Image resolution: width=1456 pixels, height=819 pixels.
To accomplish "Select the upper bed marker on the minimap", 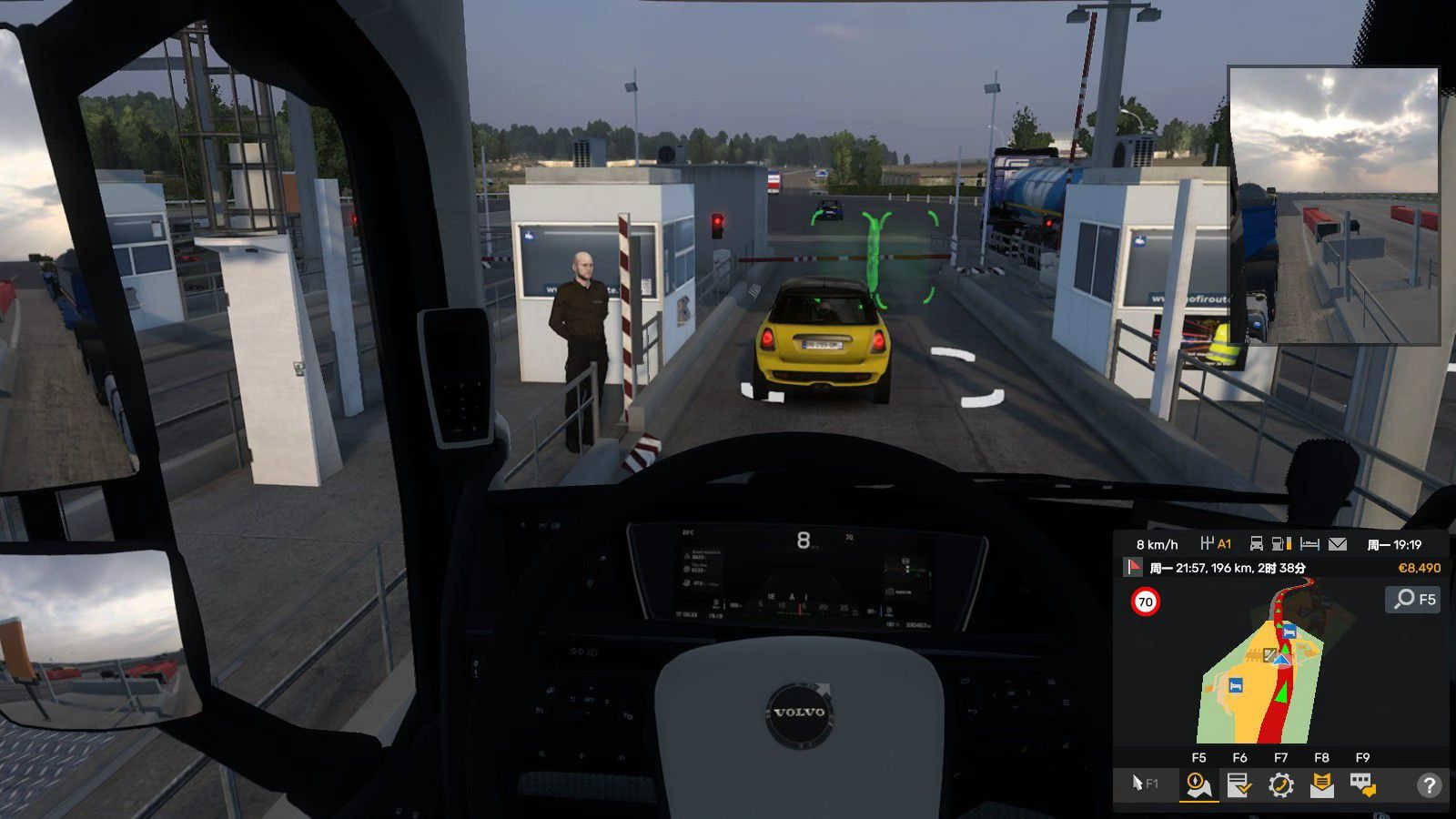I will [x=1289, y=632].
